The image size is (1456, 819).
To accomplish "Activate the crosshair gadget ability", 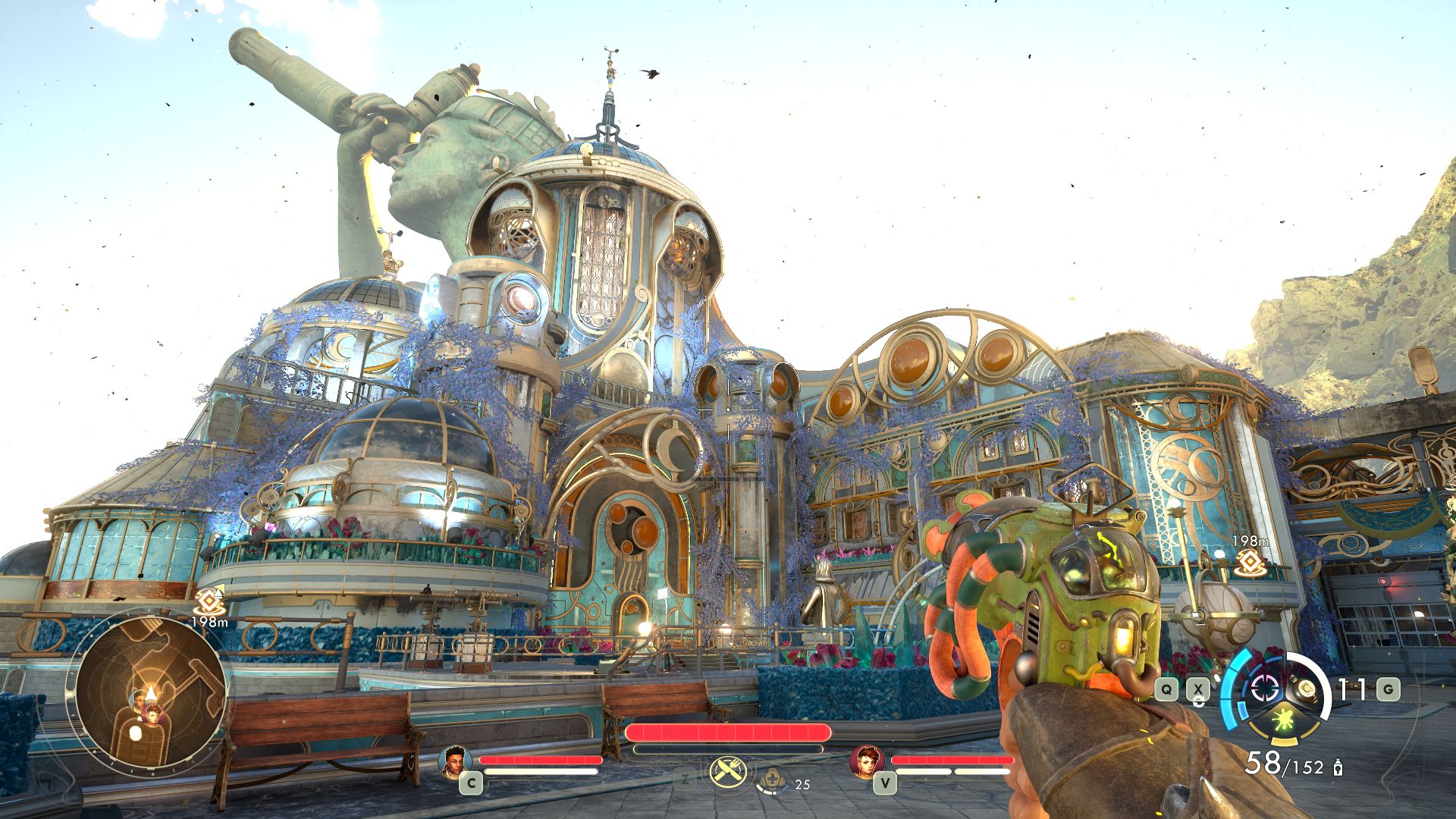I will pos(1264,689).
